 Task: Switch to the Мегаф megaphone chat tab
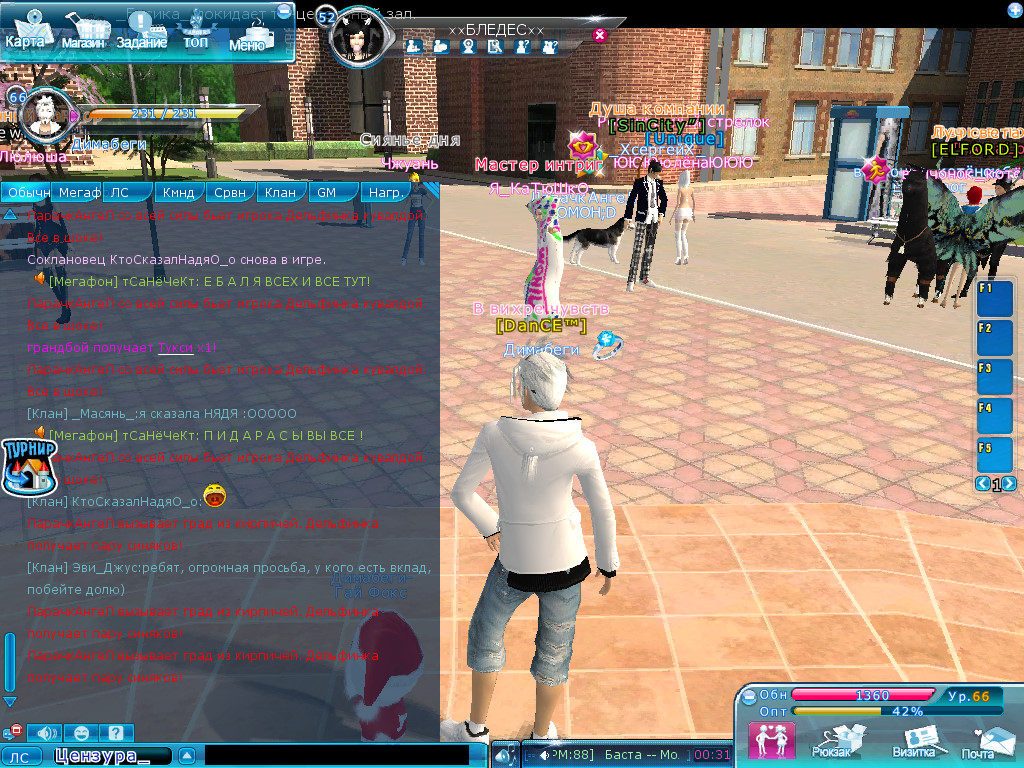click(x=79, y=192)
